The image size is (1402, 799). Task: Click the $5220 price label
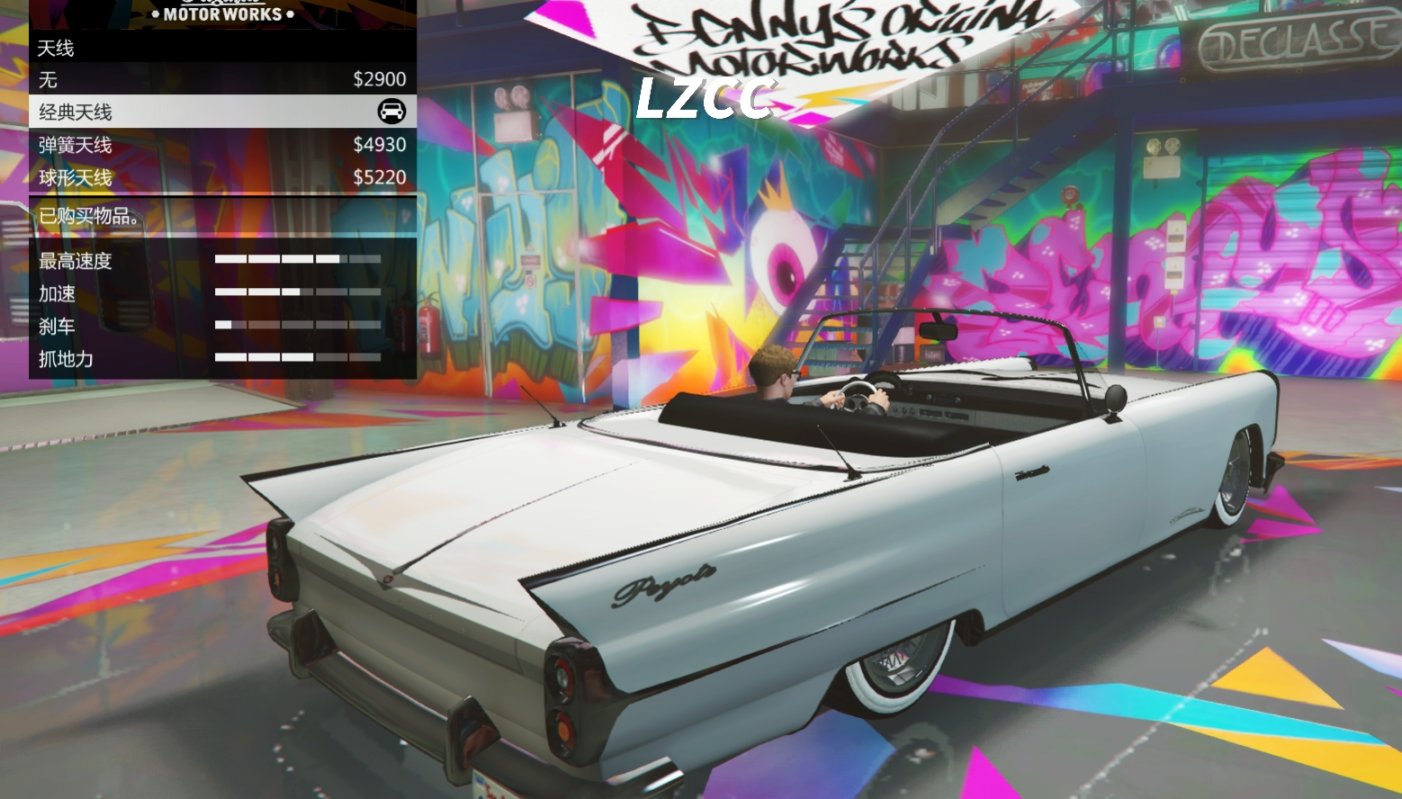click(x=382, y=175)
